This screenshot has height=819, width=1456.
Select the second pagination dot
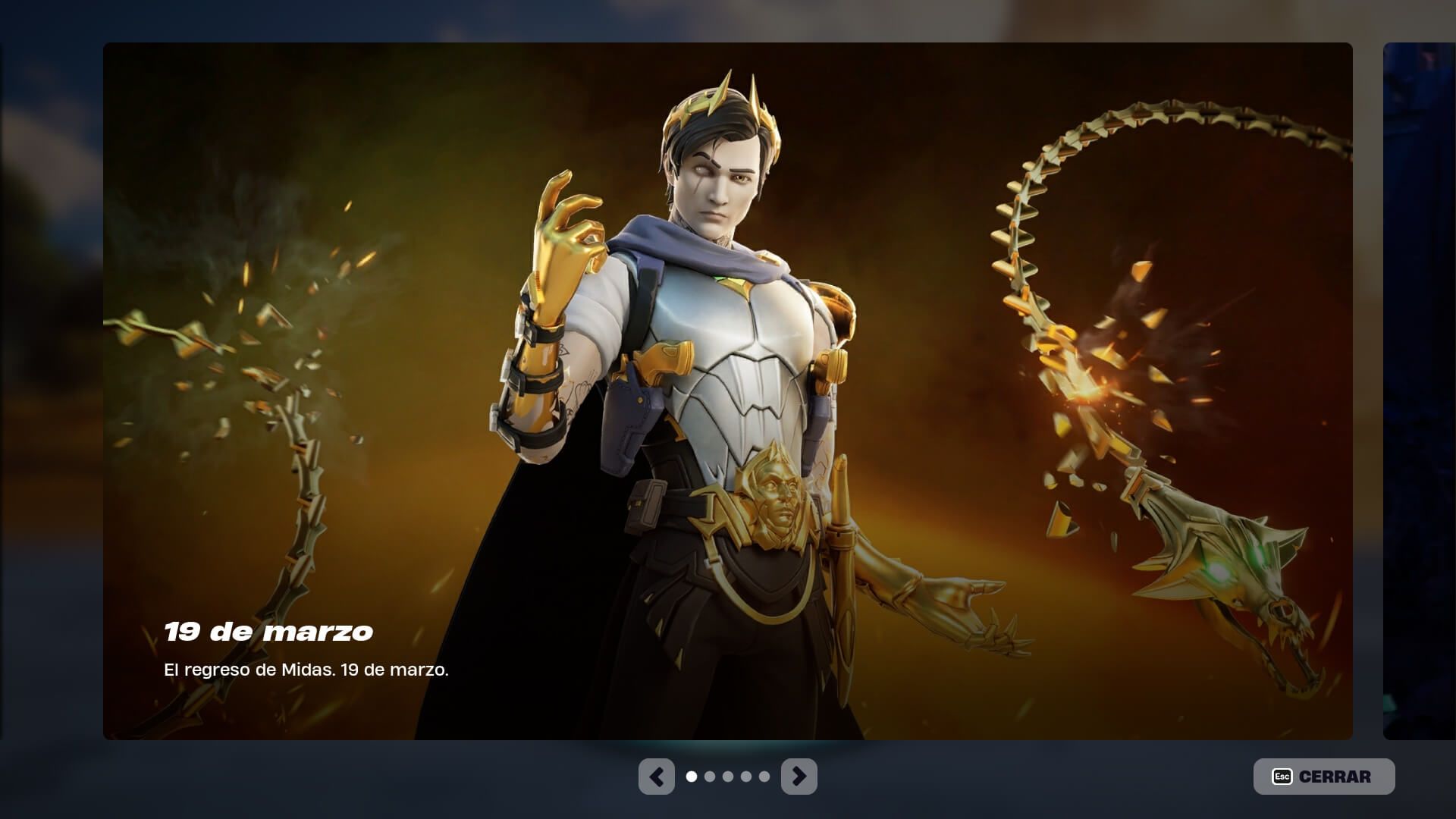click(x=710, y=776)
